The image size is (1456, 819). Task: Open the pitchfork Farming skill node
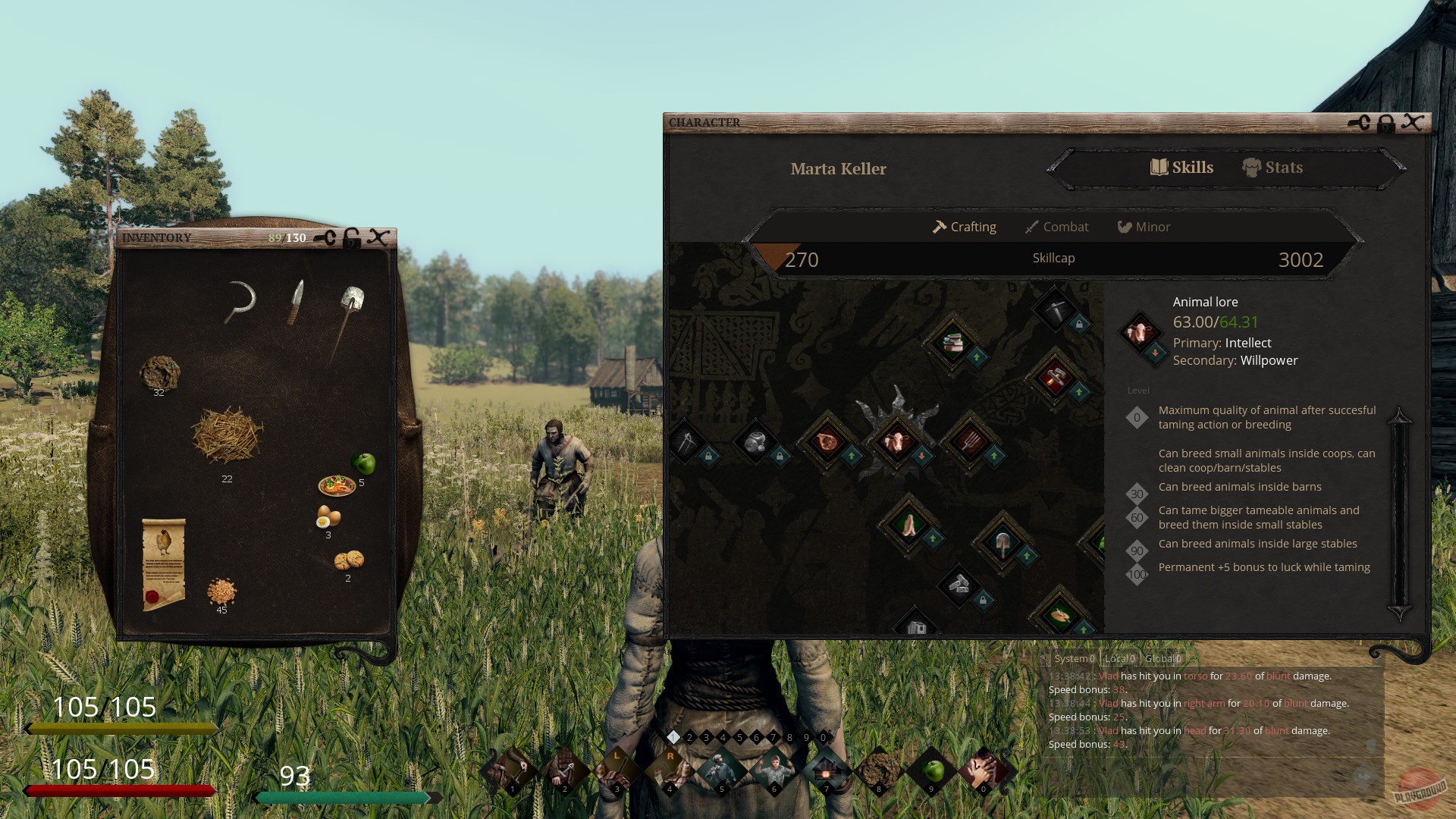pyautogui.click(x=972, y=440)
